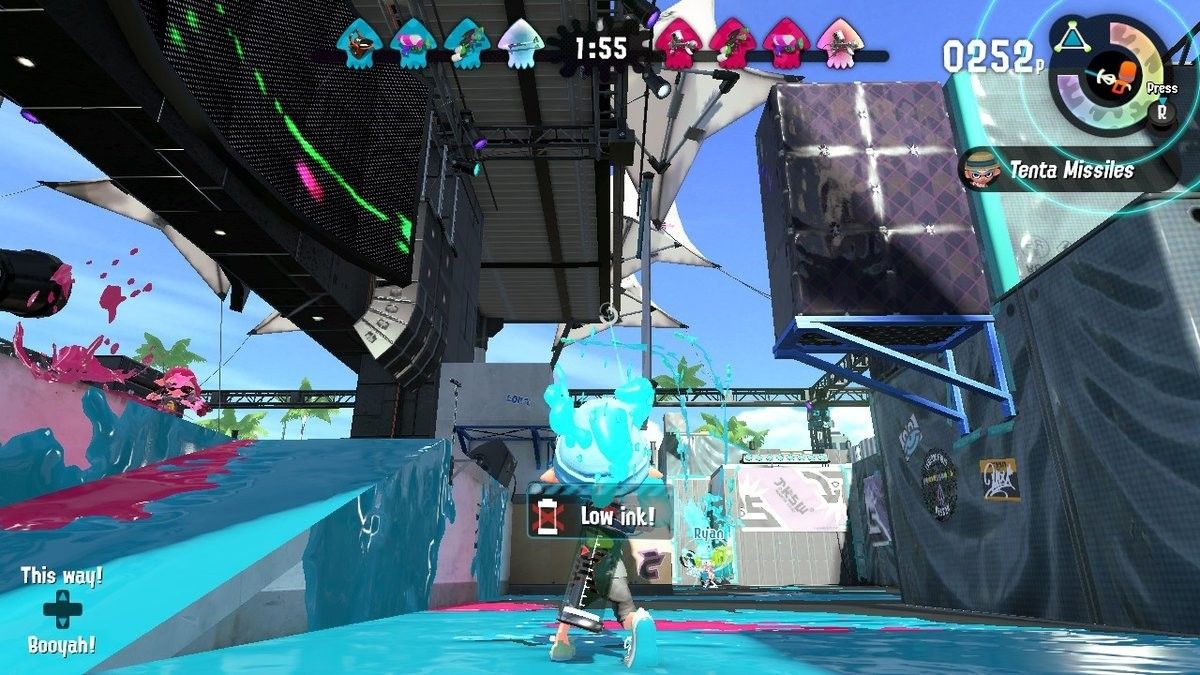Screen dimensions: 1200x675
Task: Send the "Booyah!" signal
Action: 62,645
